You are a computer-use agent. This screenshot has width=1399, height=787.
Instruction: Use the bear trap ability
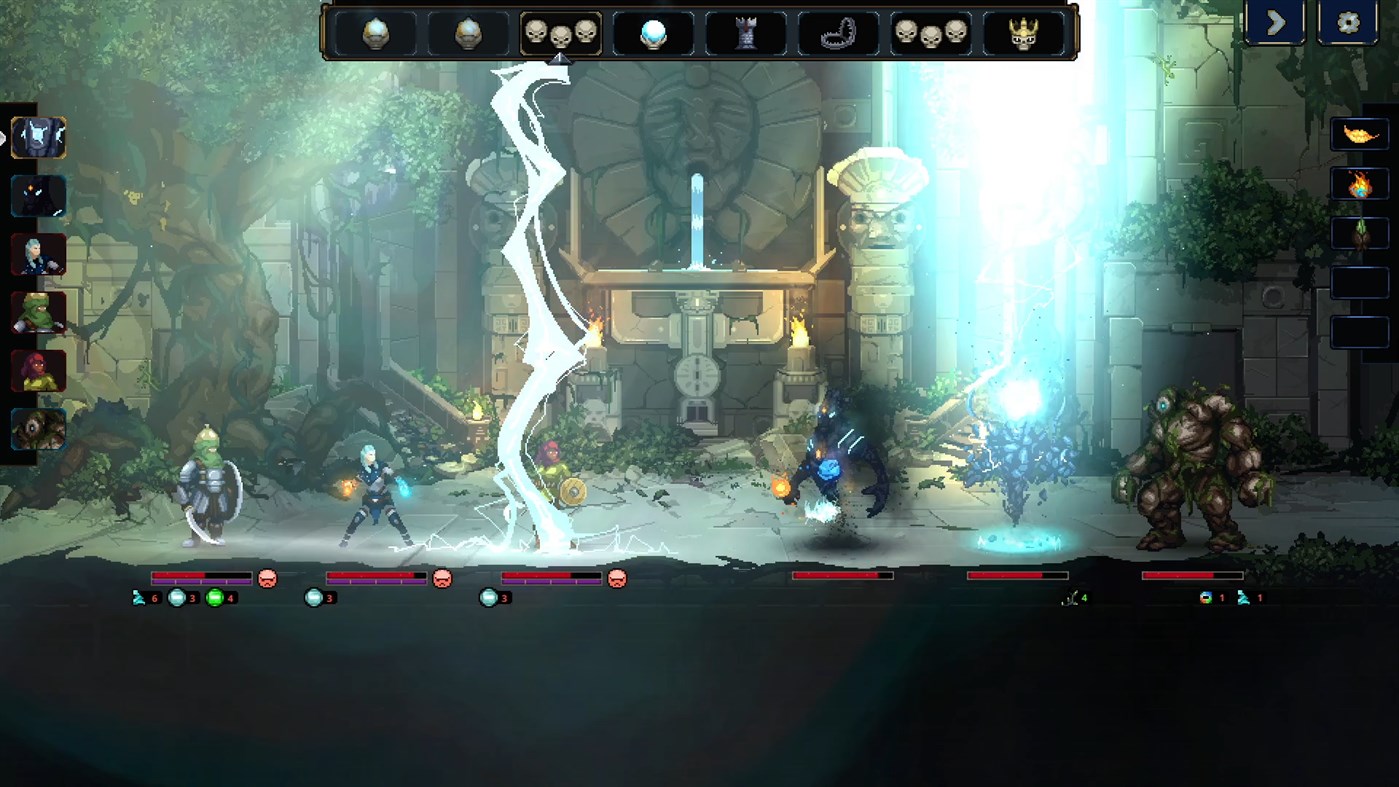click(x=840, y=32)
